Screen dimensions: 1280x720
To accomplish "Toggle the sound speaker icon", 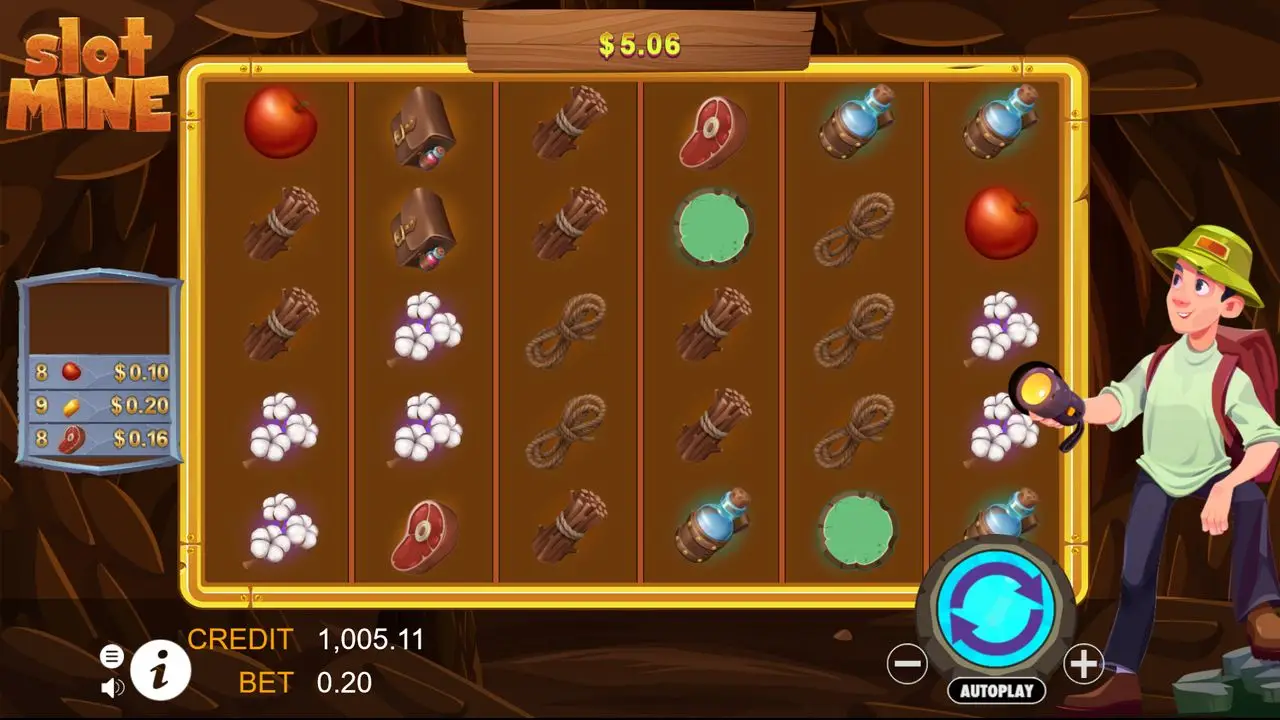I will click(112, 687).
